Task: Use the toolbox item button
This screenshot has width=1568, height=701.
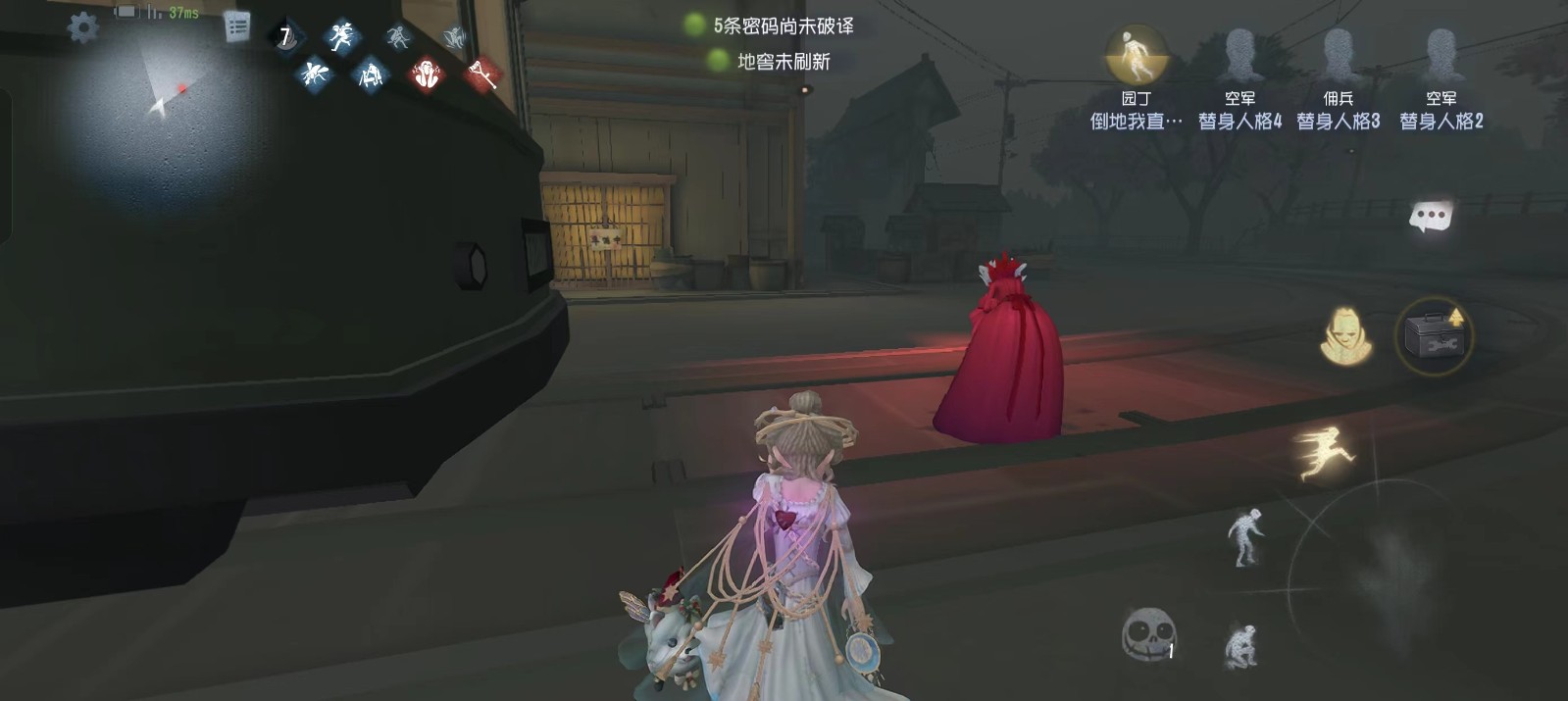Action: (1433, 336)
